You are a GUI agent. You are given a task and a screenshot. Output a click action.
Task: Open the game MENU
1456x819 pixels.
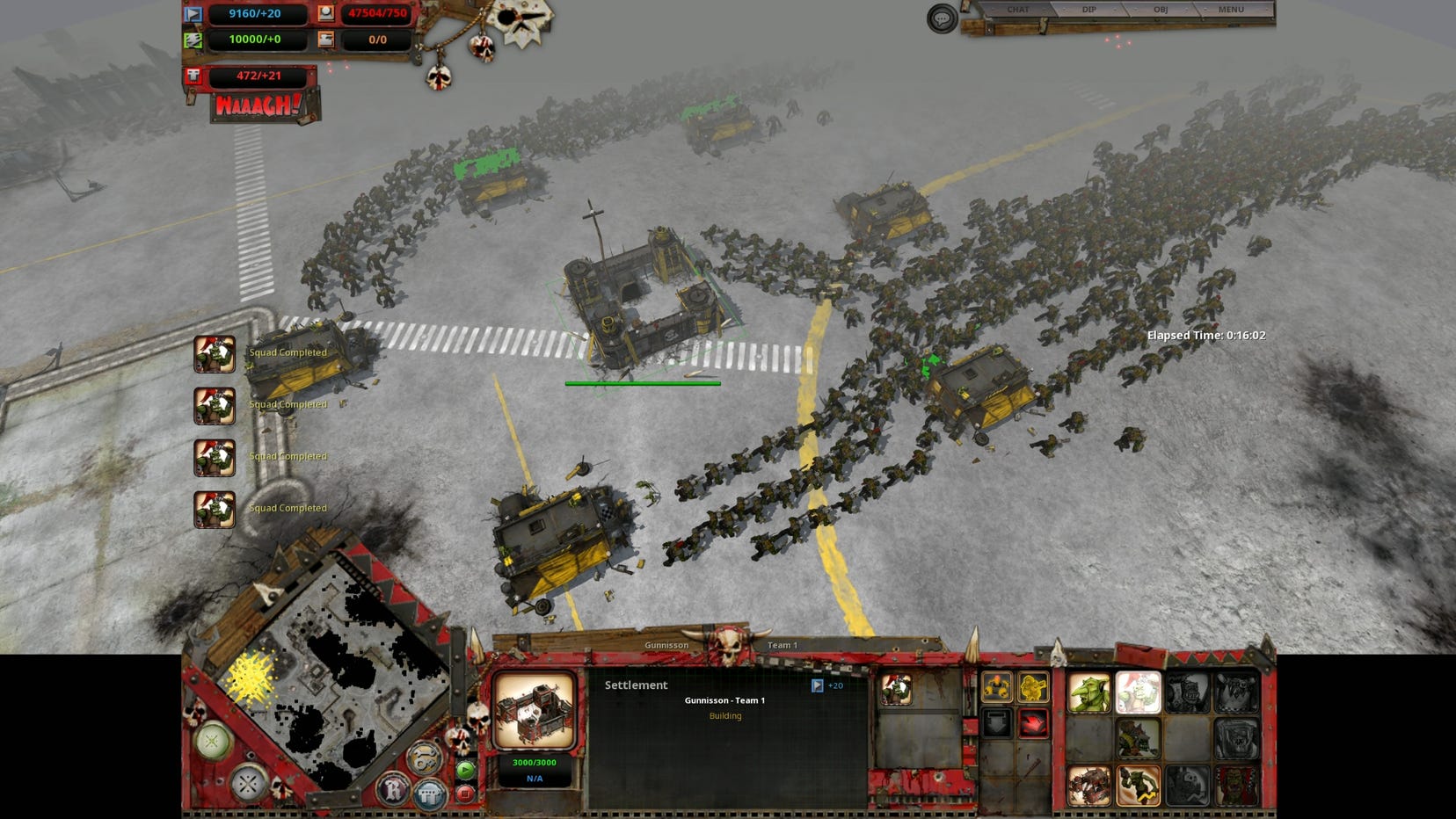(x=1231, y=10)
